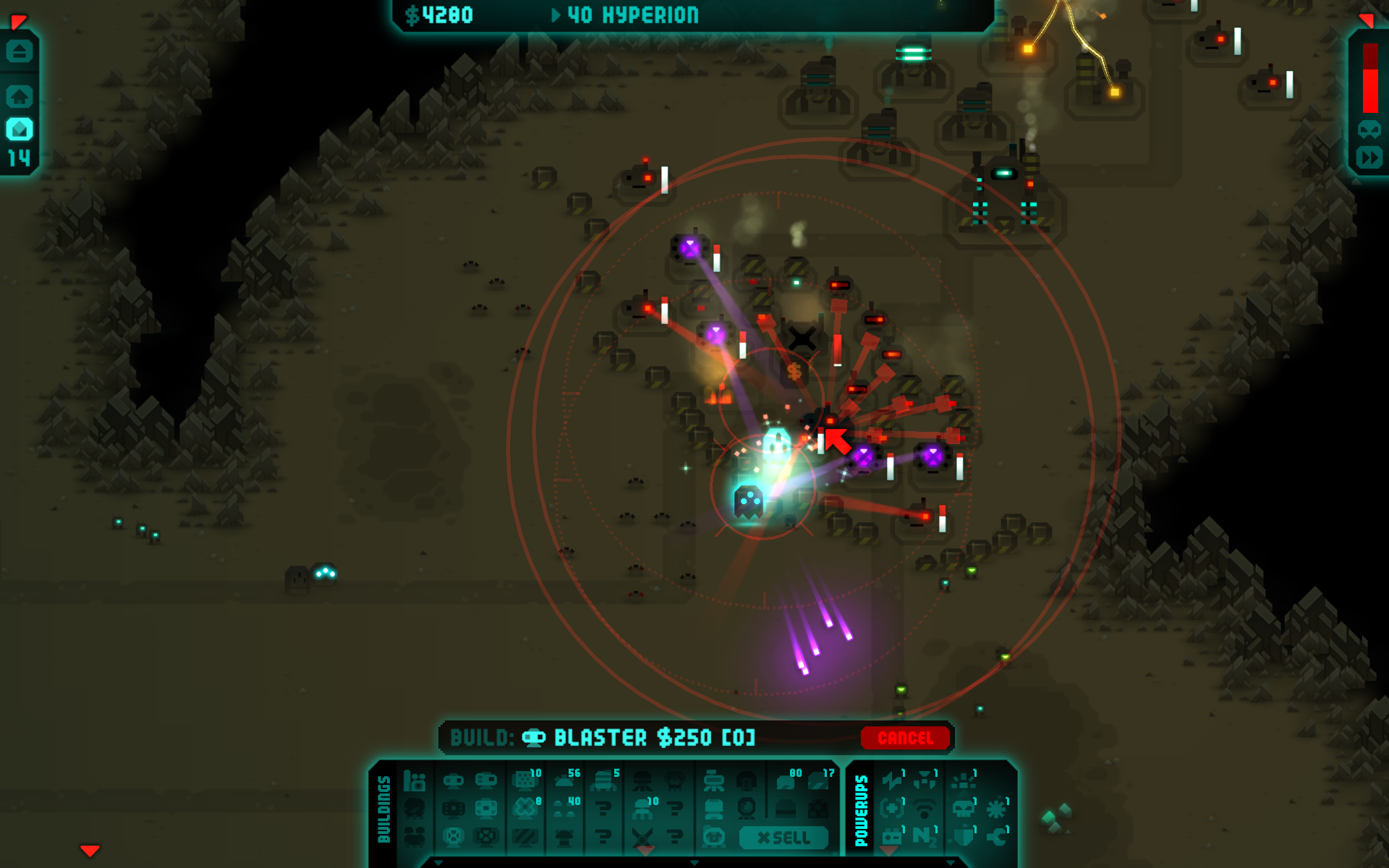Use the snowflake freeze powerup
This screenshot has width=1389, height=868.
pyautogui.click(x=997, y=808)
